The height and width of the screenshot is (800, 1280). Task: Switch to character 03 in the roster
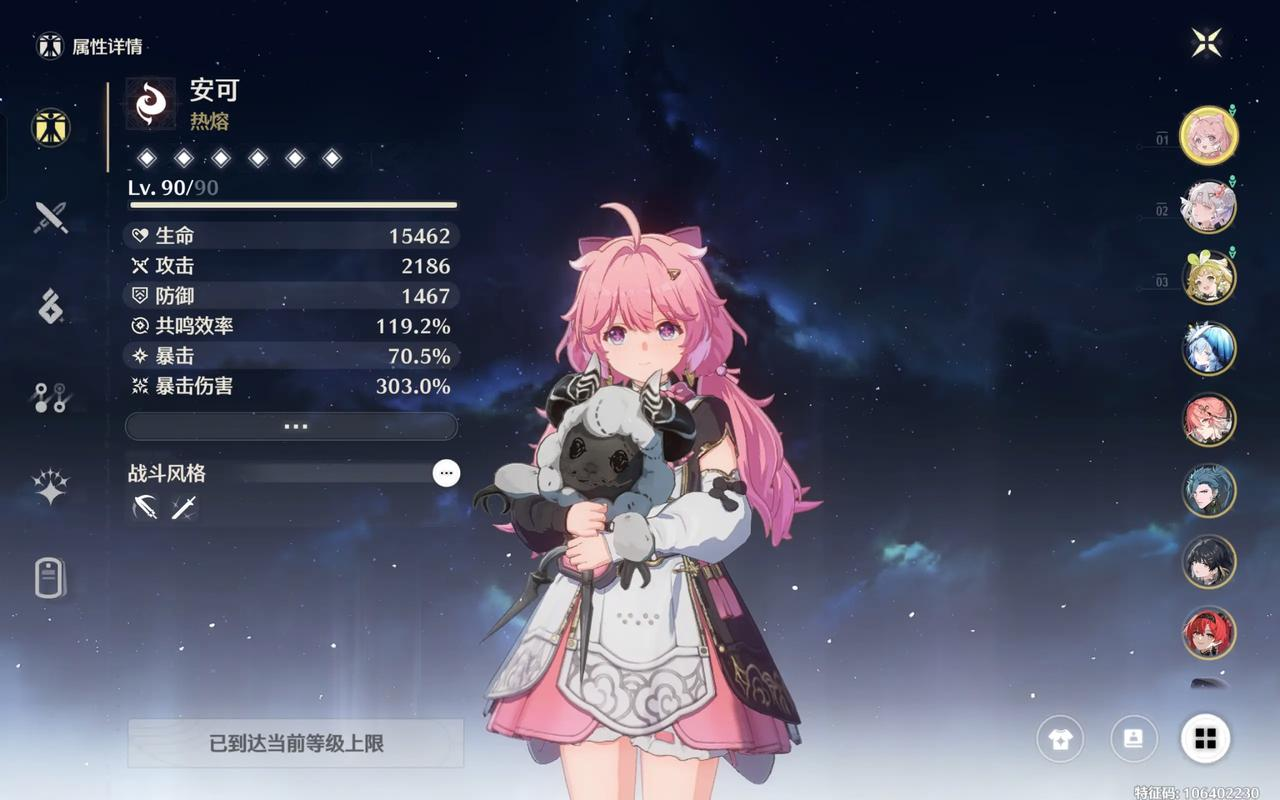1207,277
